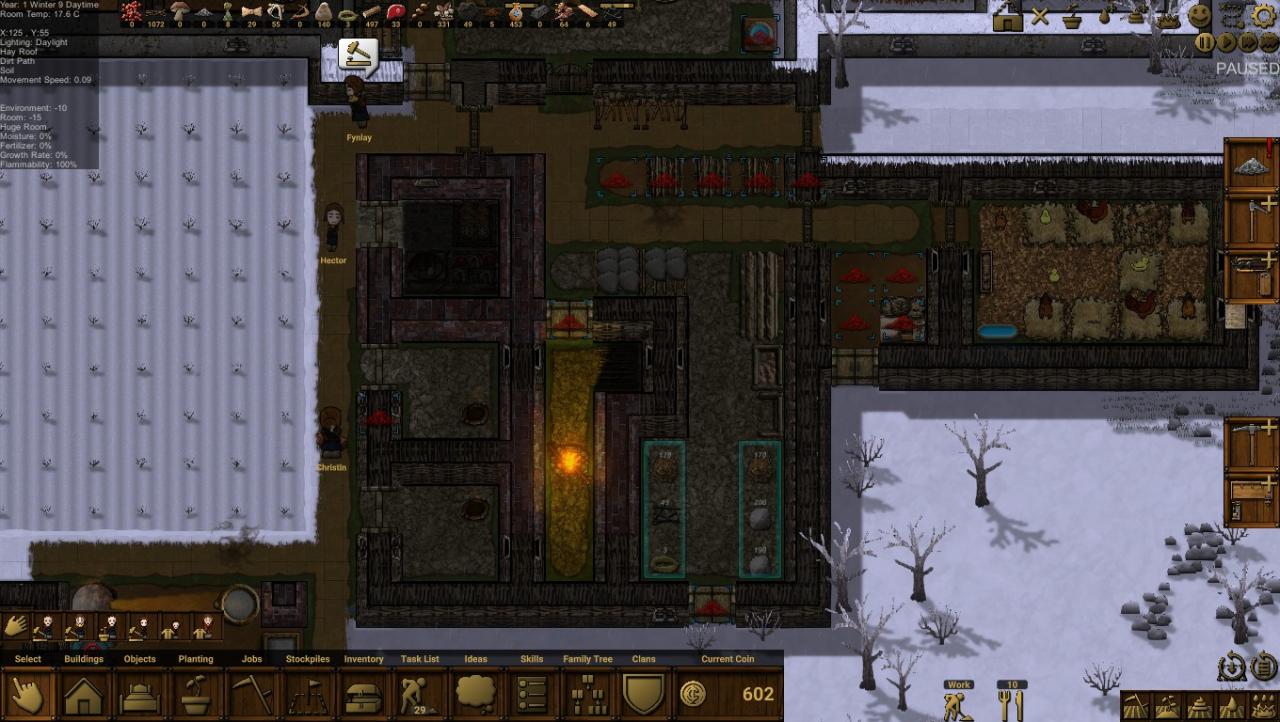This screenshot has width=1280, height=722.
Task: Click the gavel notification icon
Action: [x=357, y=54]
